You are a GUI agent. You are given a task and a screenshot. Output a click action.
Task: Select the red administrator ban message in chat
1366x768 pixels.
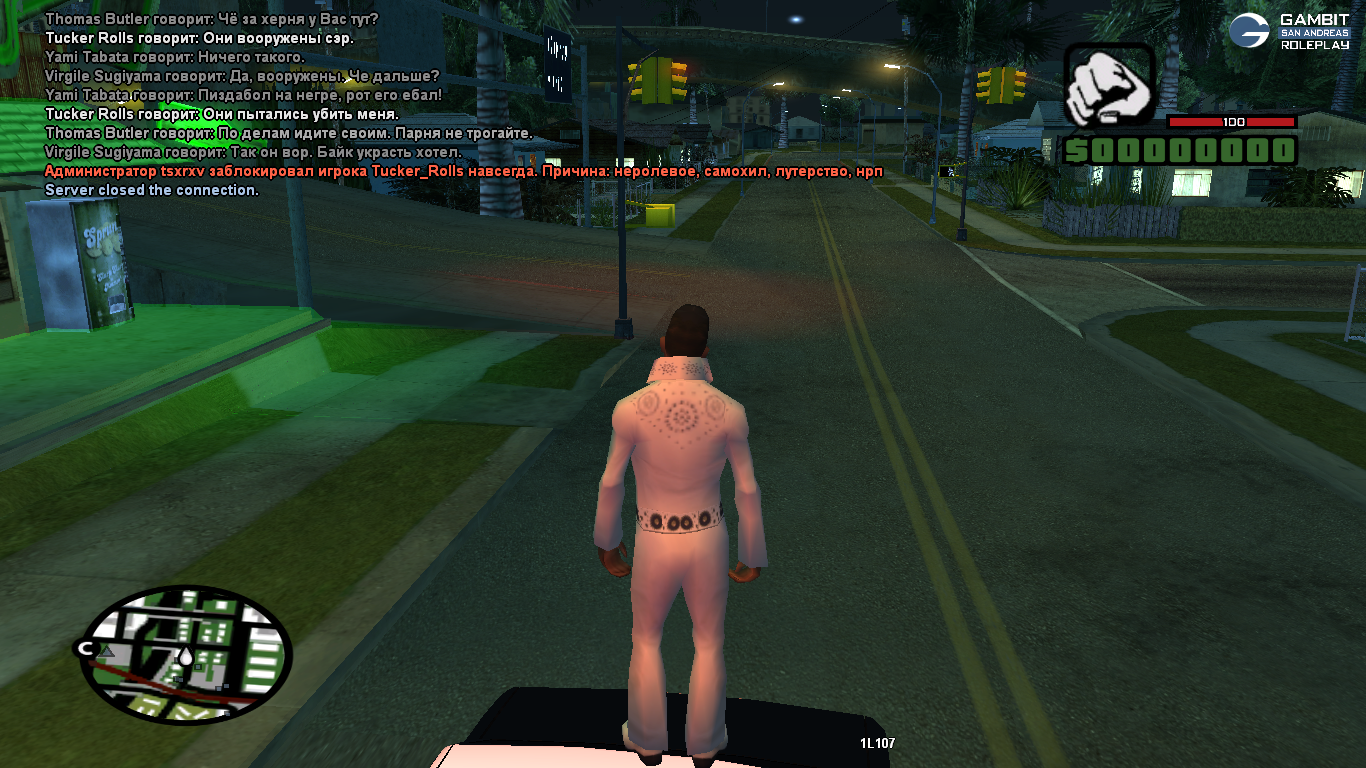coord(463,171)
